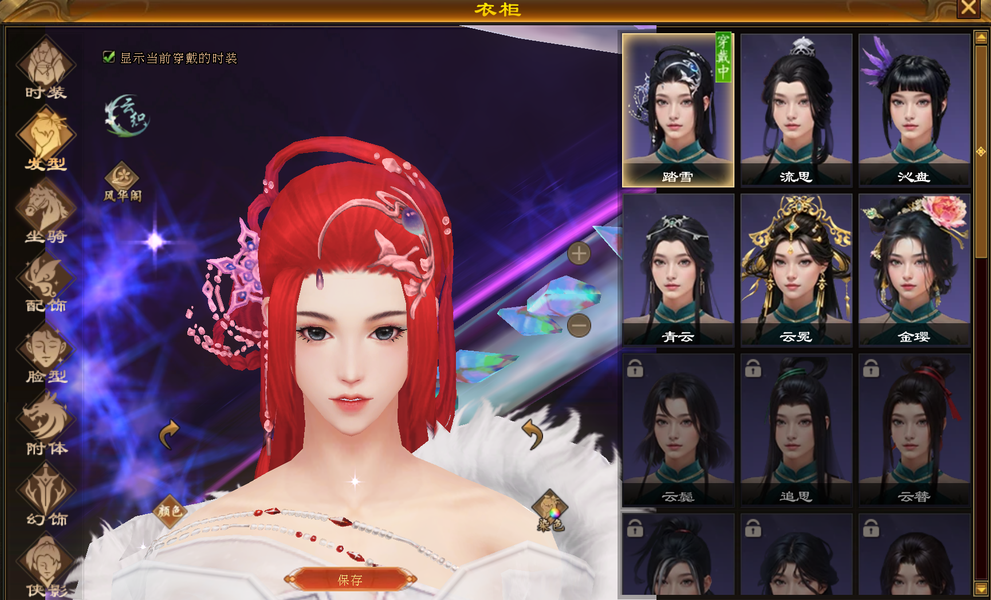Image resolution: width=991 pixels, height=600 pixels.
Task: Select the 配饰 accessories tab
Action: (x=45, y=281)
